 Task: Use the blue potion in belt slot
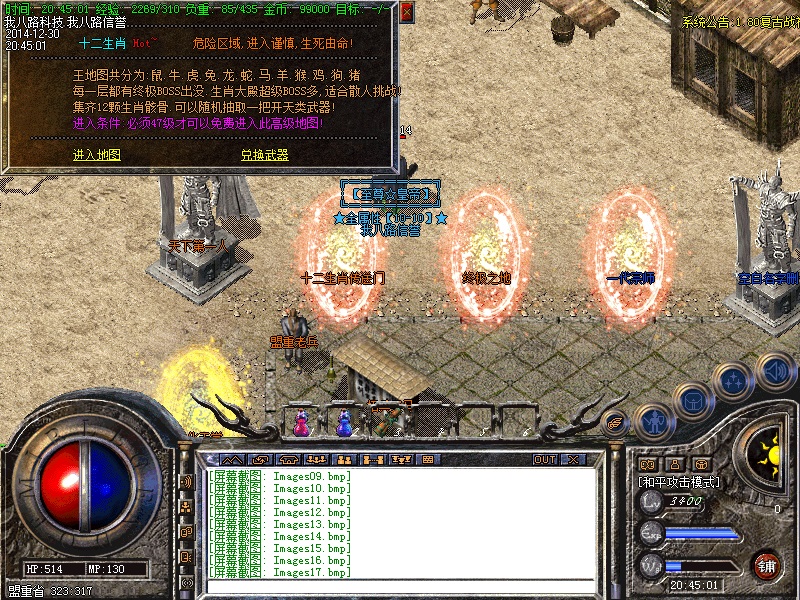[x=344, y=424]
